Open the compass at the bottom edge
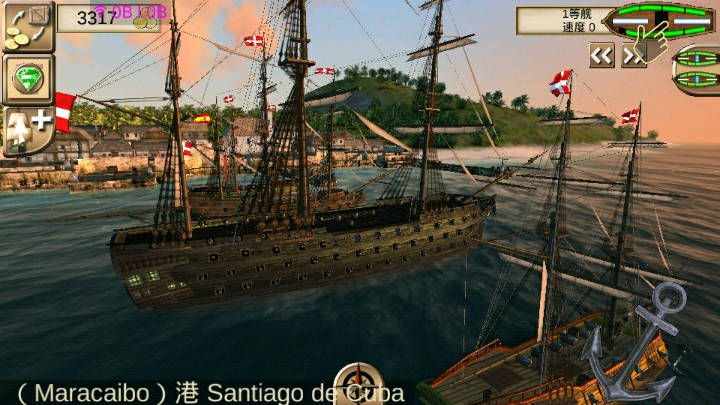Screen dimensions: 720x405 (357, 386)
